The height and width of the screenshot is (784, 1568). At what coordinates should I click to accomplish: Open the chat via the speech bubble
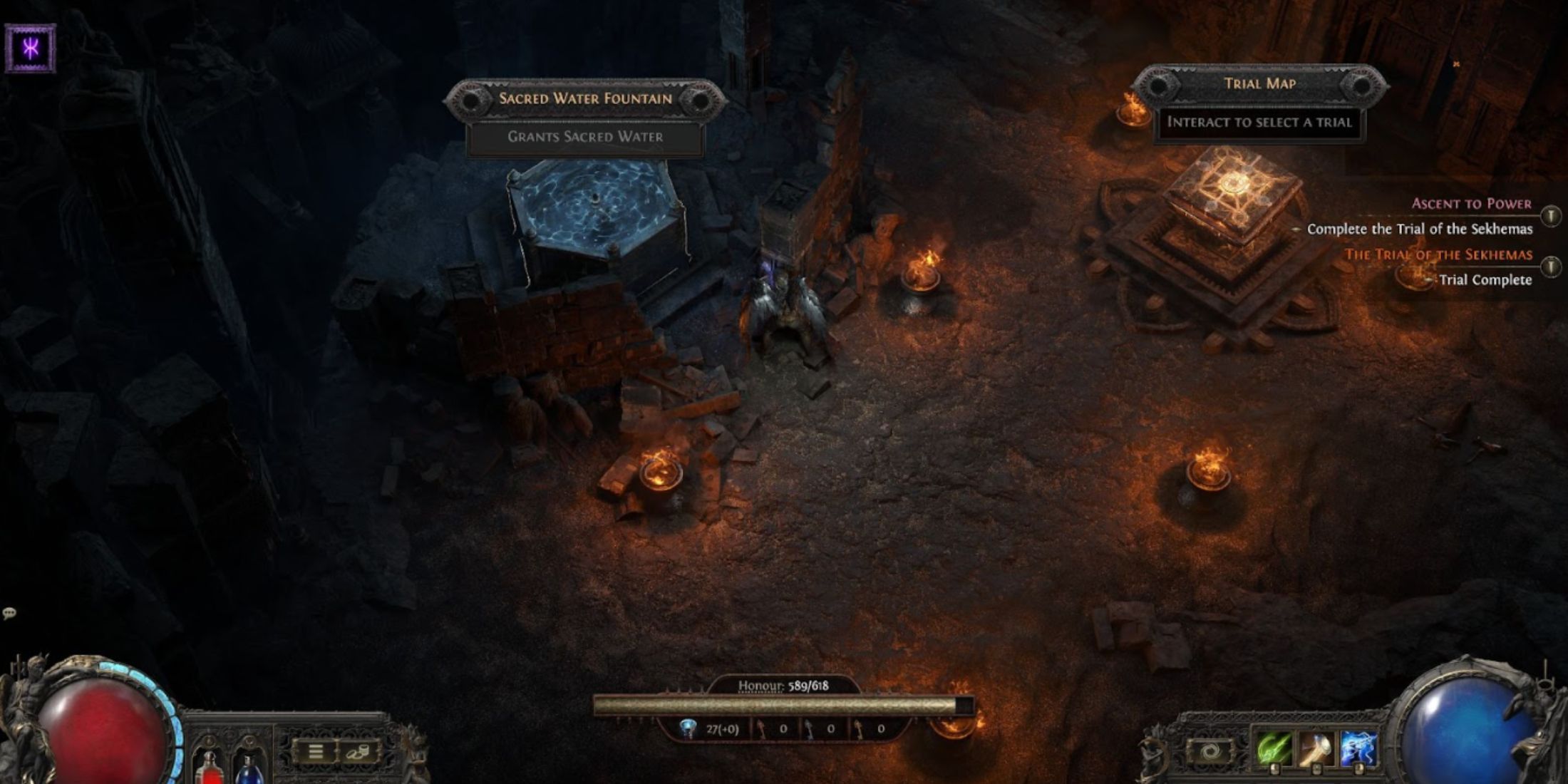[9, 613]
